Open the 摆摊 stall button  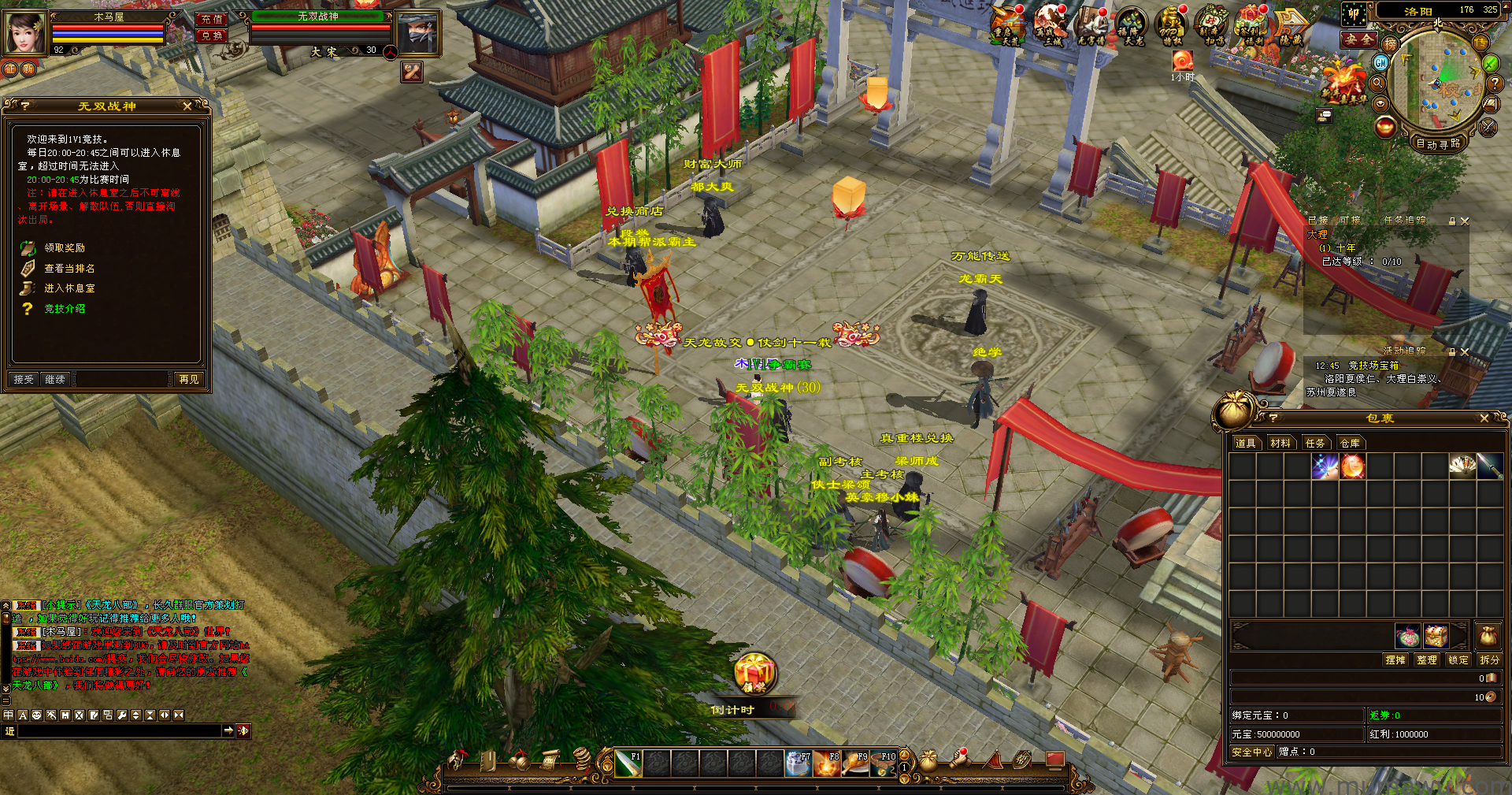(x=1395, y=660)
